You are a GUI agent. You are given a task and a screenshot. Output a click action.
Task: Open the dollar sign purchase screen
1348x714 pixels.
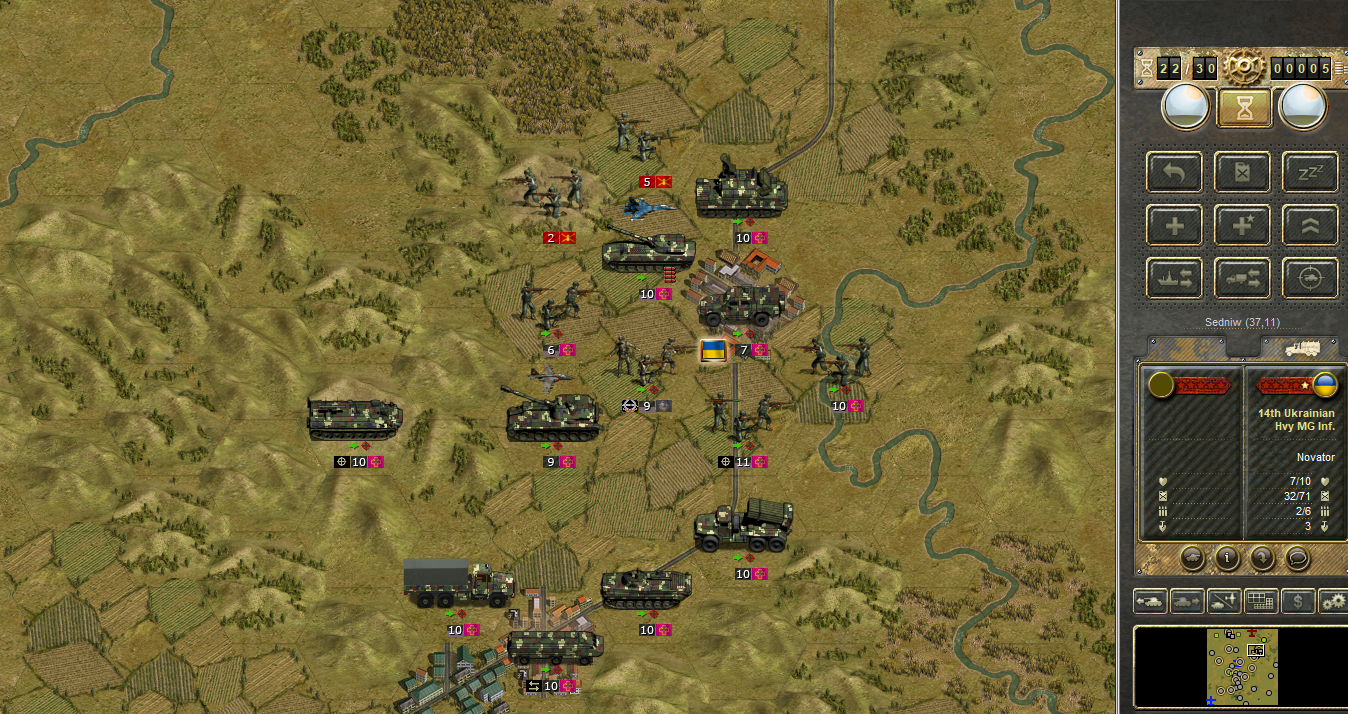tap(1298, 601)
